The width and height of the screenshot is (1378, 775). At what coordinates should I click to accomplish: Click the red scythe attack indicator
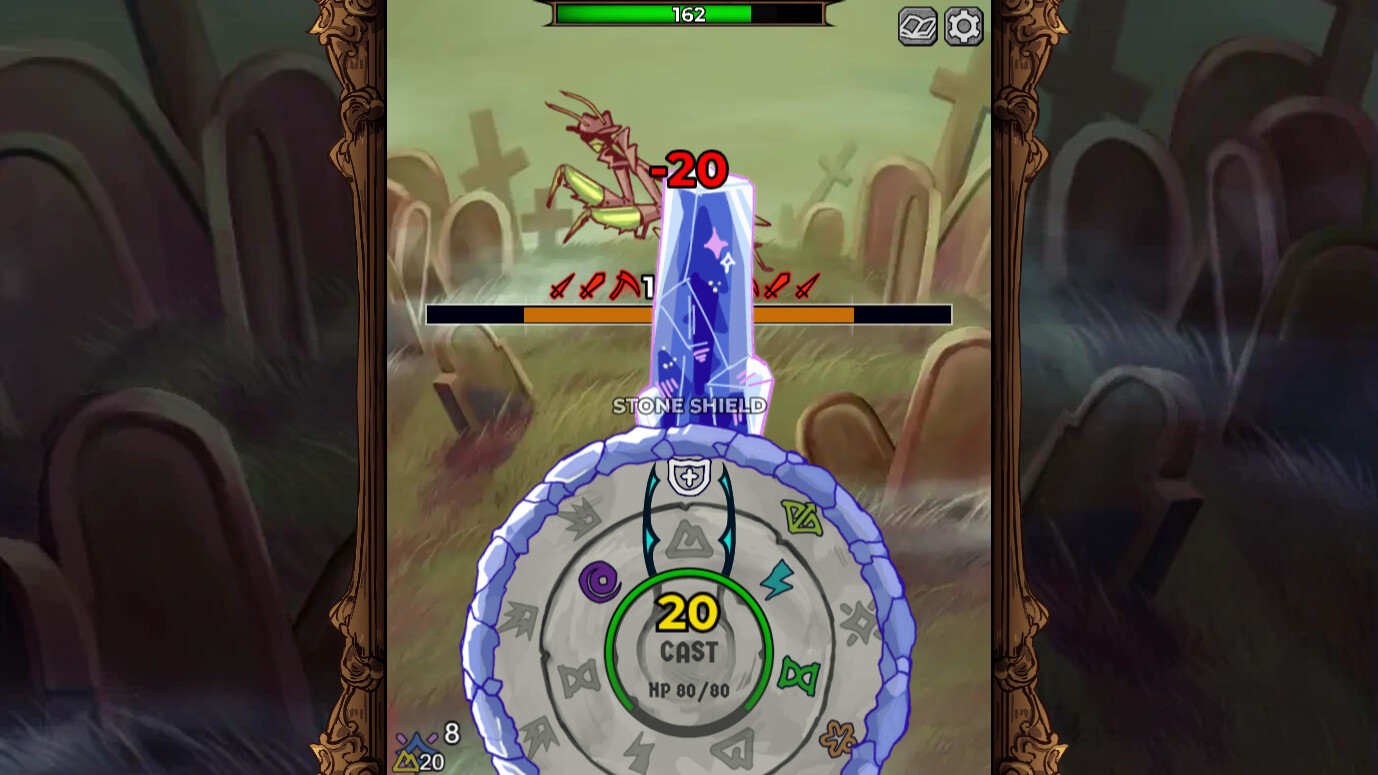pos(624,285)
